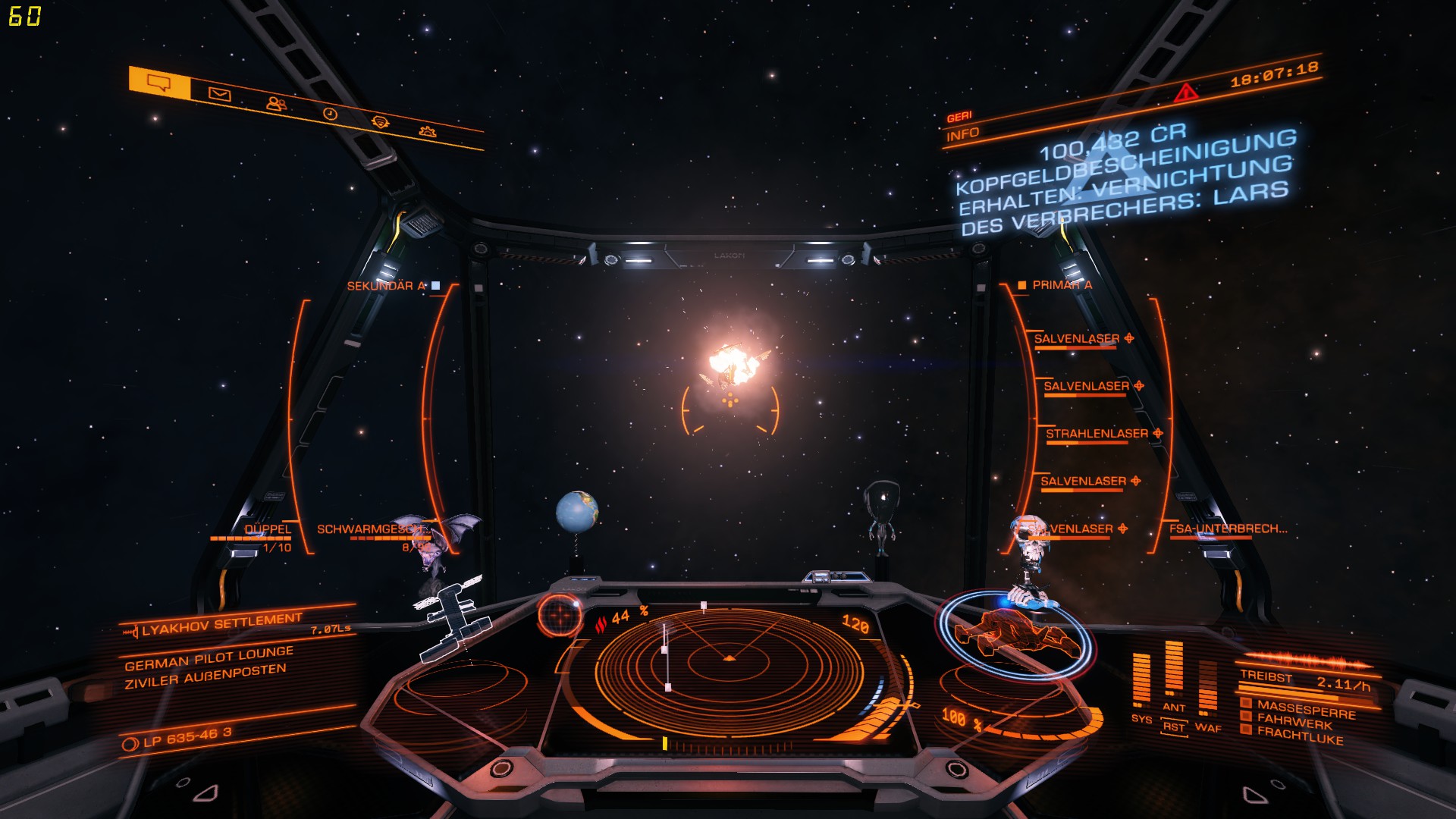
Task: Open the friends and contacts tab
Action: tap(275, 104)
